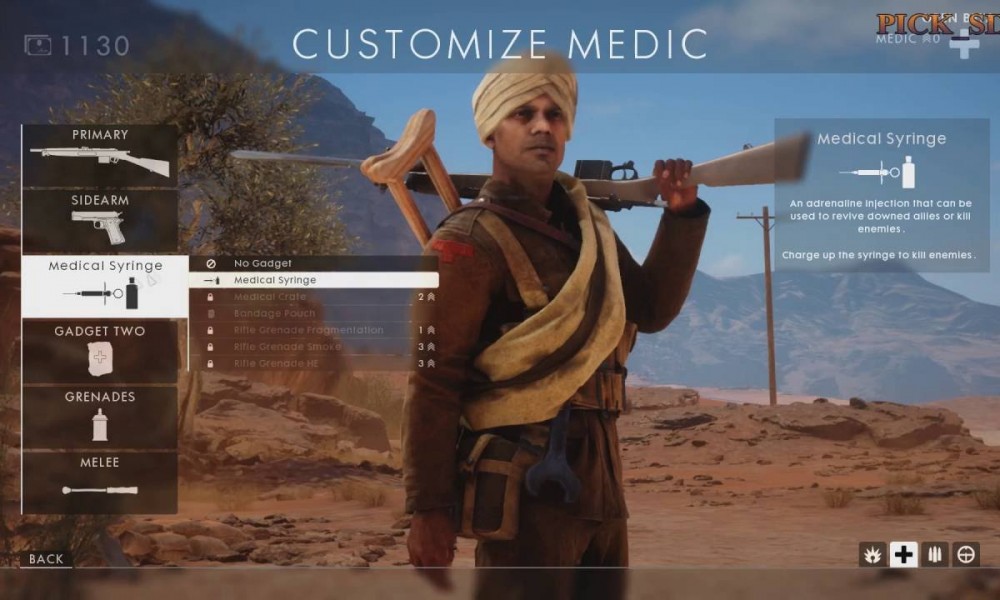1000x600 pixels.
Task: Select Rifle Grenade Smoke entry
Action: pyautogui.click(x=313, y=347)
